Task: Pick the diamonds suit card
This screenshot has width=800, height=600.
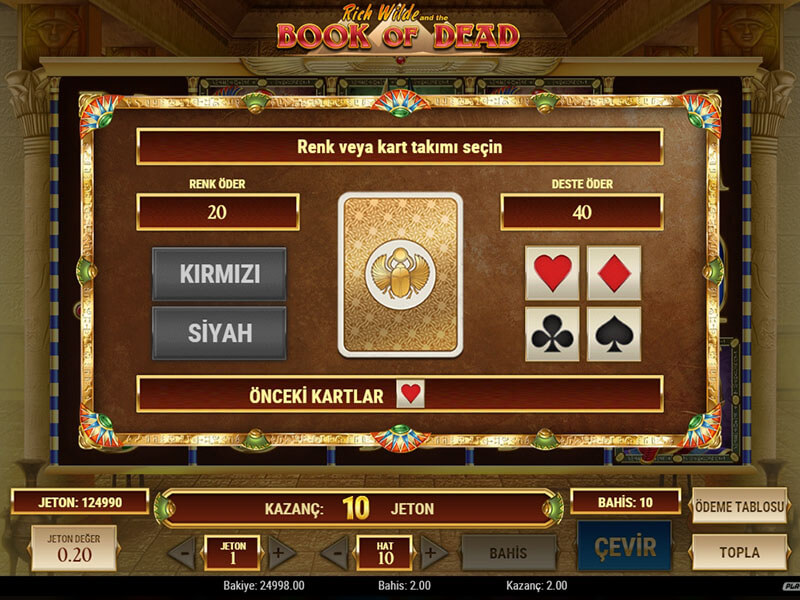Action: pos(613,273)
